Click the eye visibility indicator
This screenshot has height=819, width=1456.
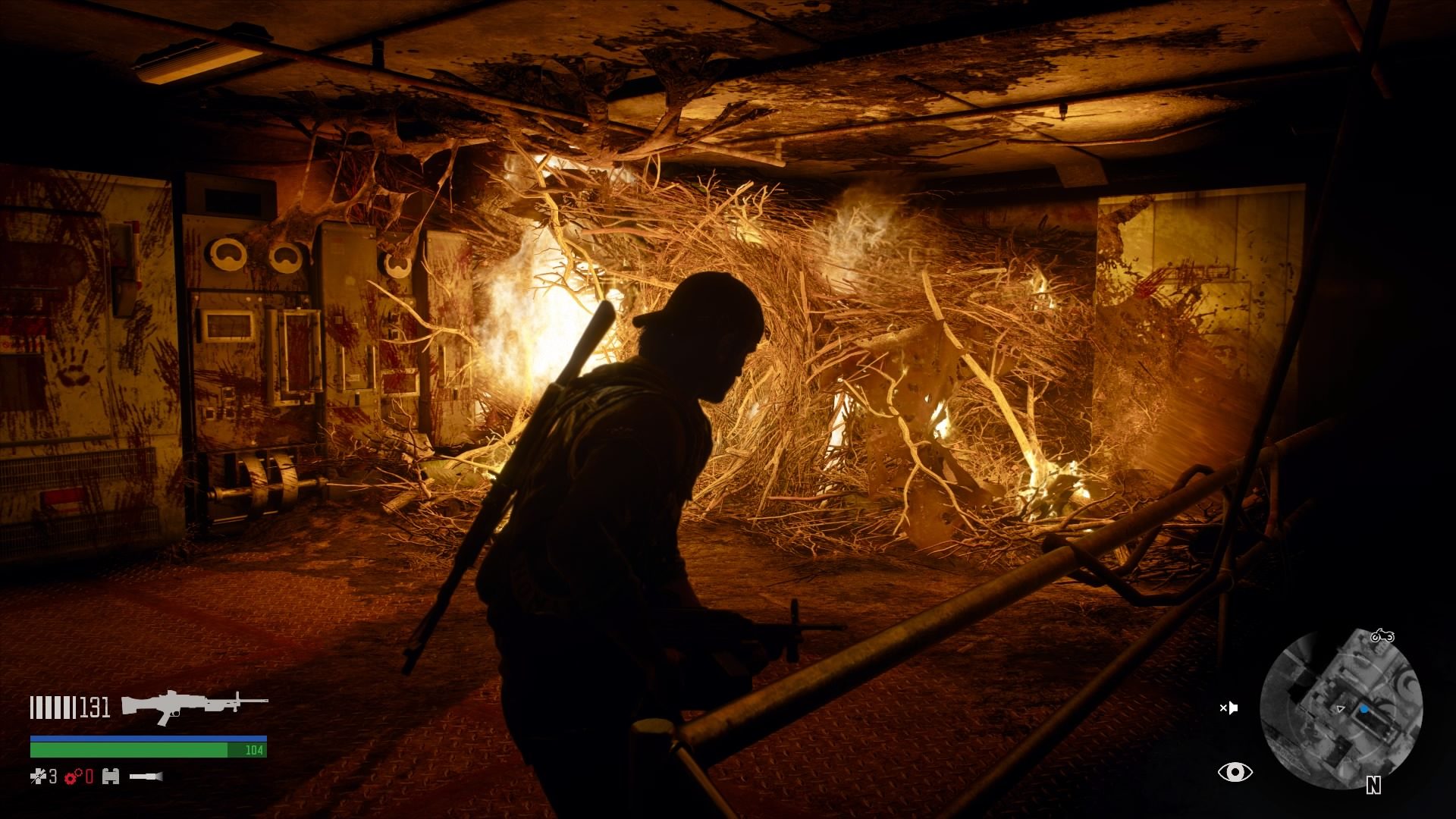[1235, 772]
